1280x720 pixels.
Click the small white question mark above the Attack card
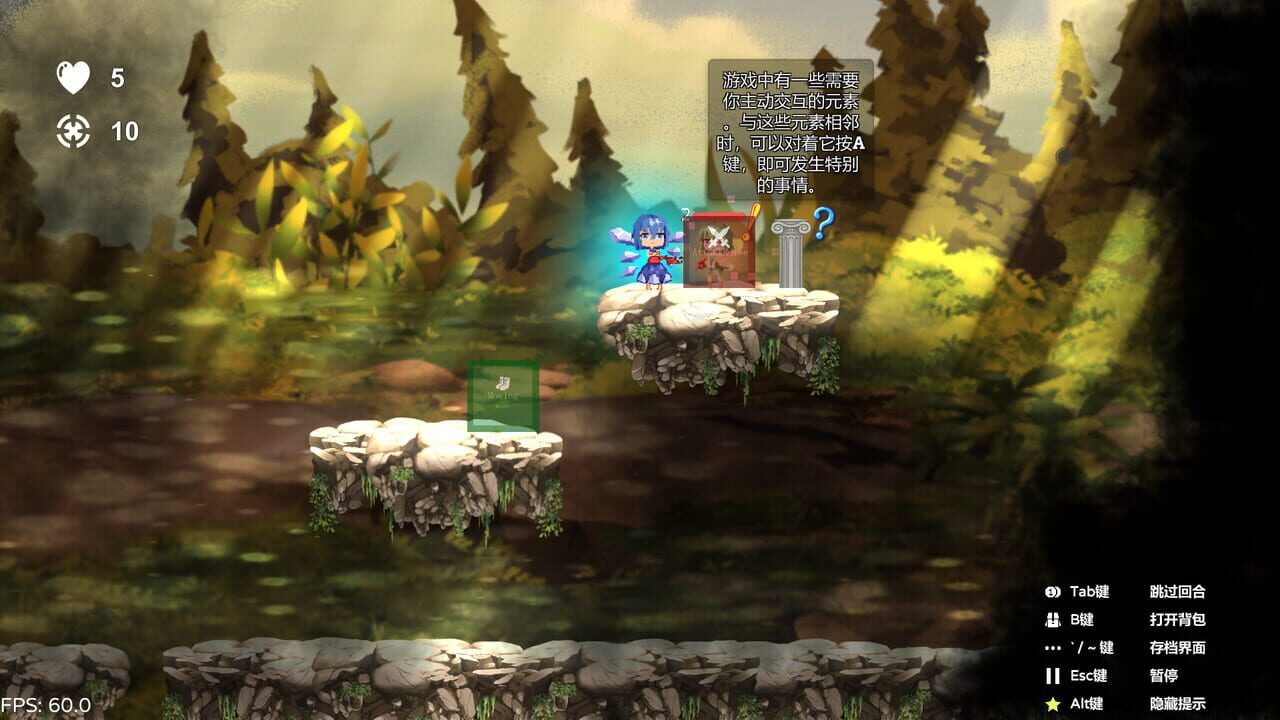(685, 212)
